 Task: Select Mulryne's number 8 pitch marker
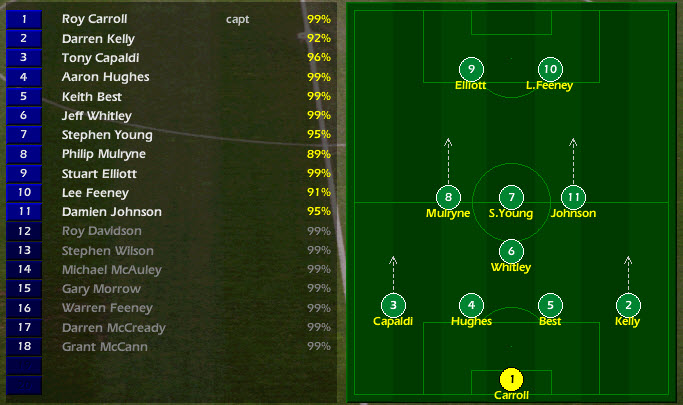[448, 197]
